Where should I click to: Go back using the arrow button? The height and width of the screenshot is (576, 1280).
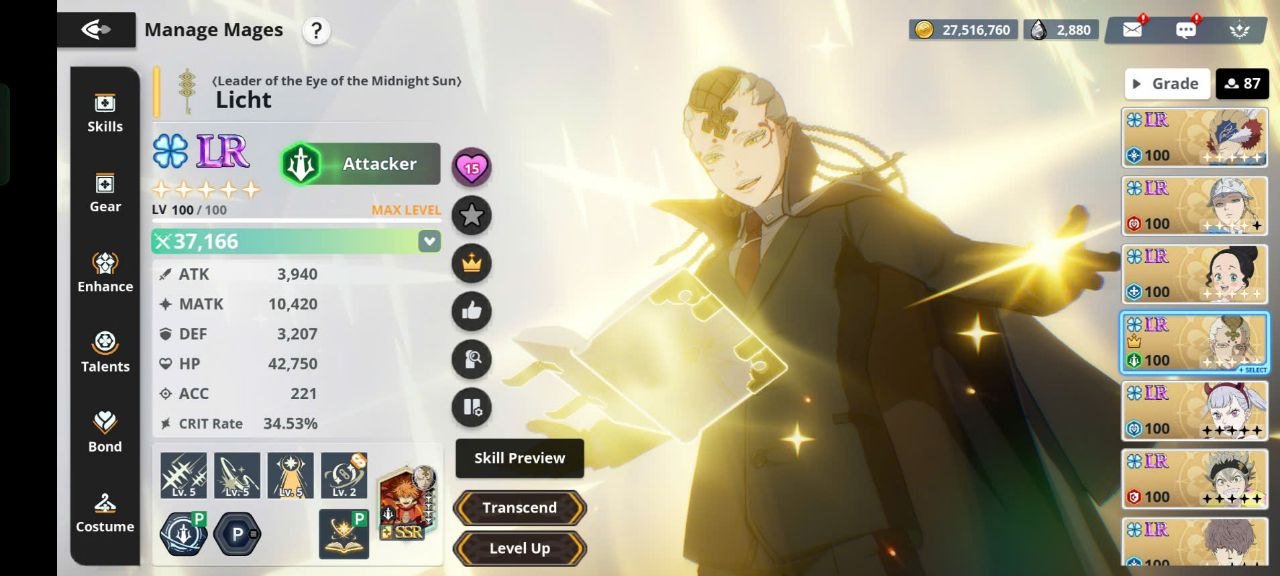96,30
